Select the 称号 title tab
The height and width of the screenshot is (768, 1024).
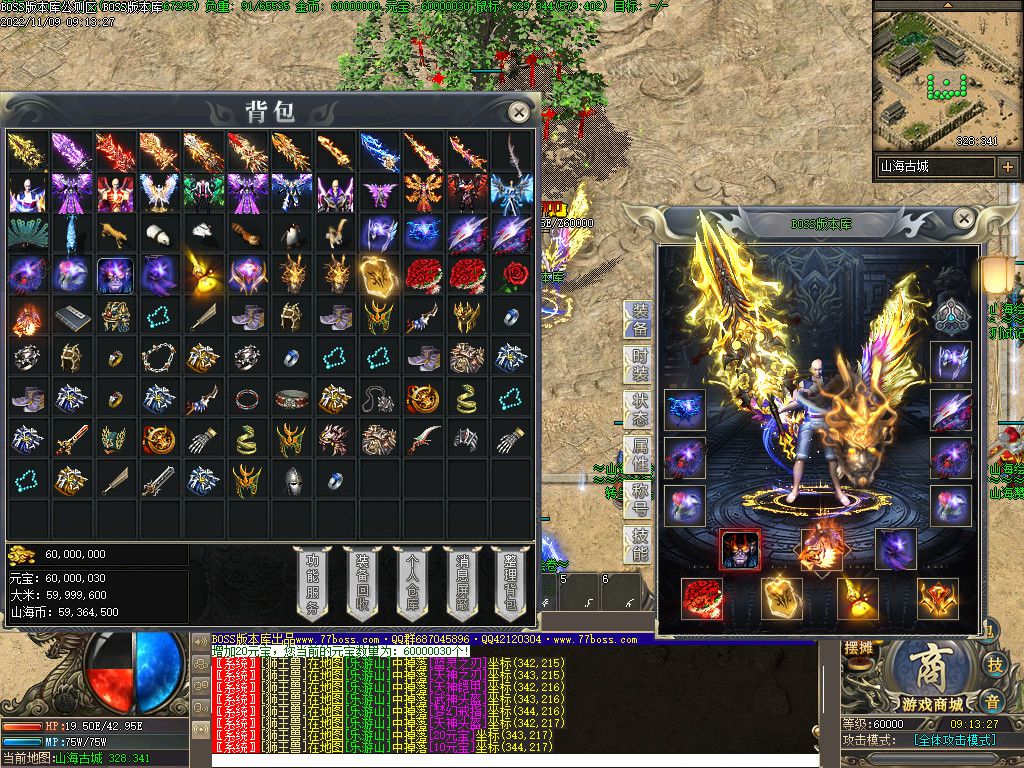click(638, 502)
